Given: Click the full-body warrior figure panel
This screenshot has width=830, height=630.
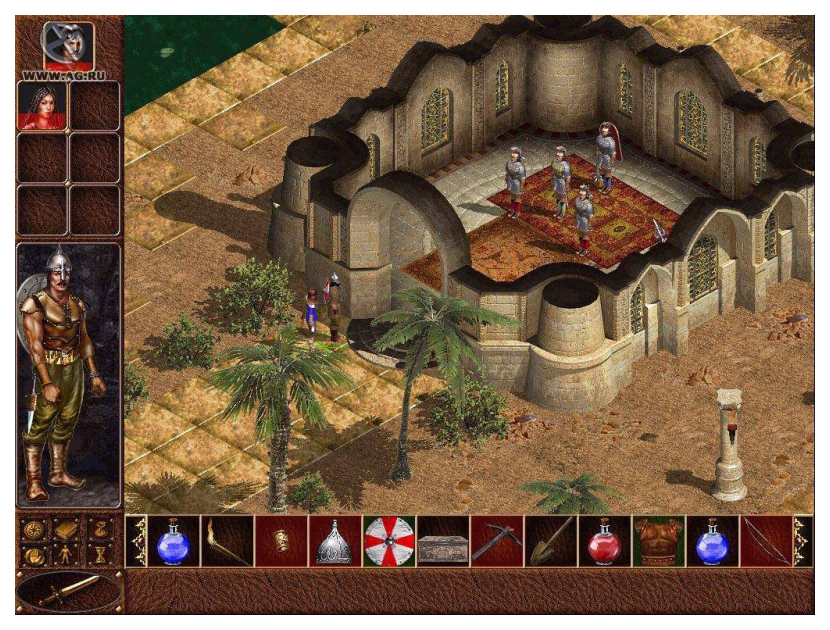Looking at the screenshot, I should pos(68,375).
